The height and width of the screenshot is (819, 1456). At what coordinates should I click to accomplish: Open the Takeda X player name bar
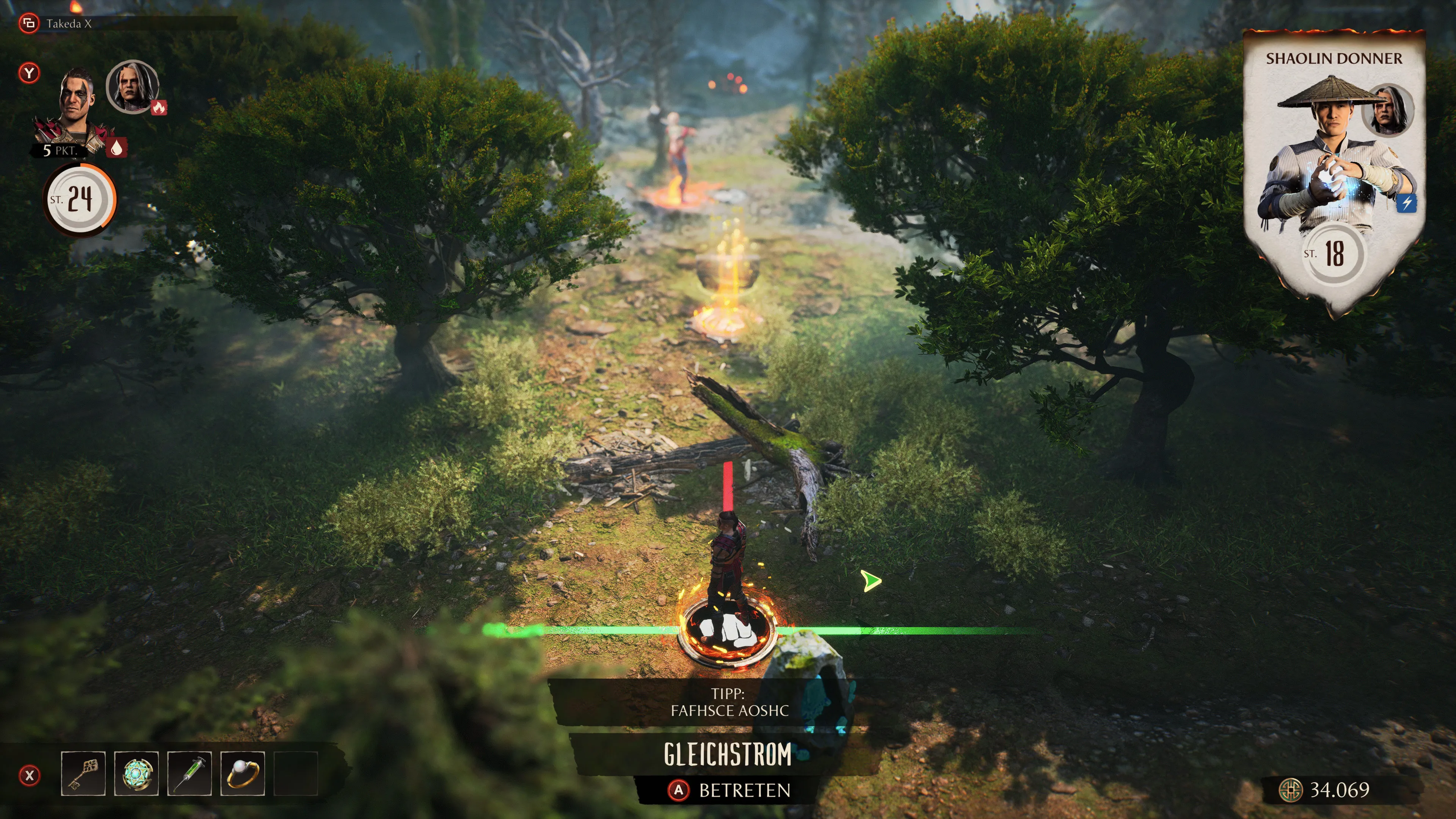68,24
